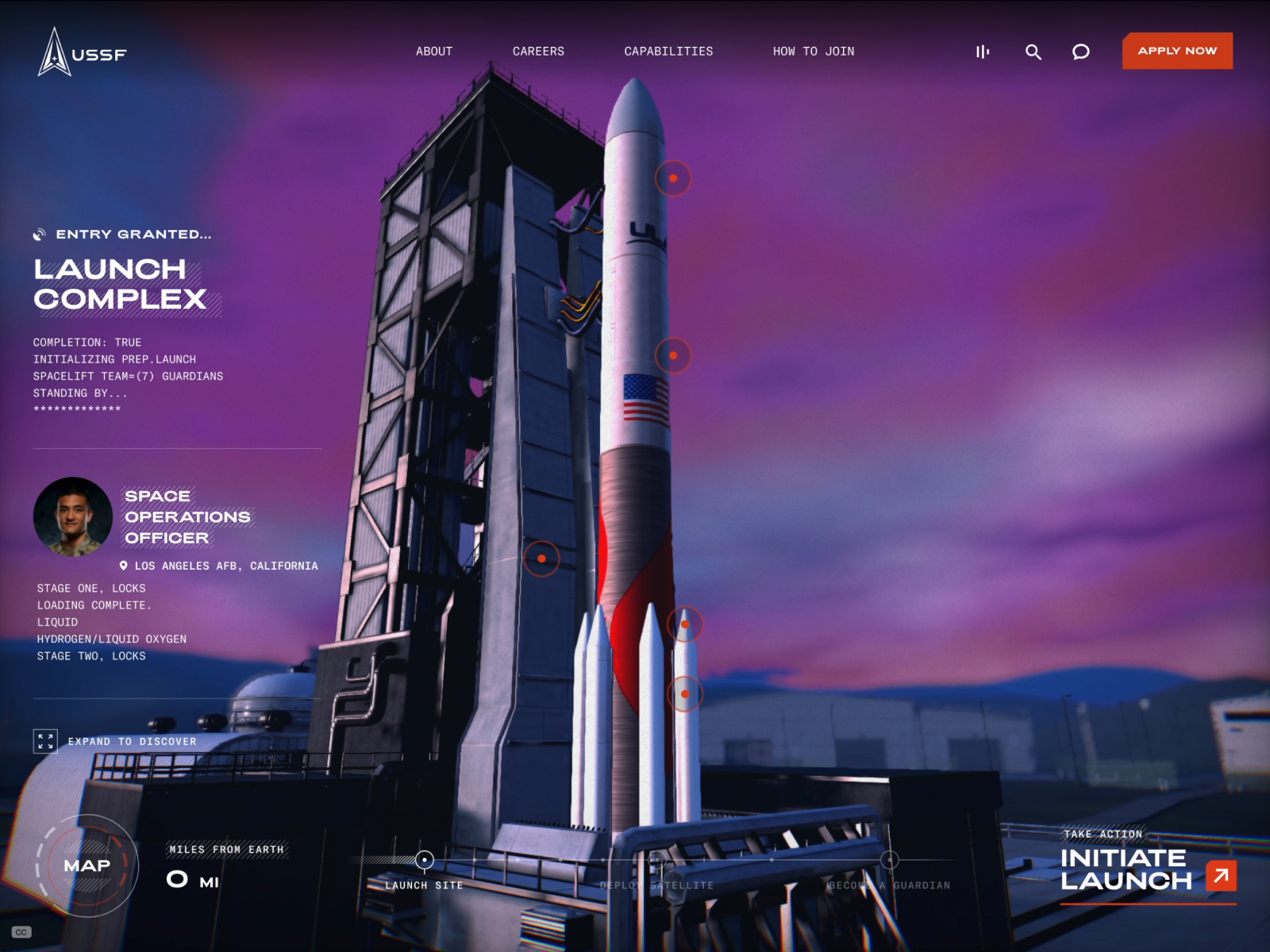The image size is (1270, 952).
Task: Open the Capabilities menu
Action: [x=669, y=51]
